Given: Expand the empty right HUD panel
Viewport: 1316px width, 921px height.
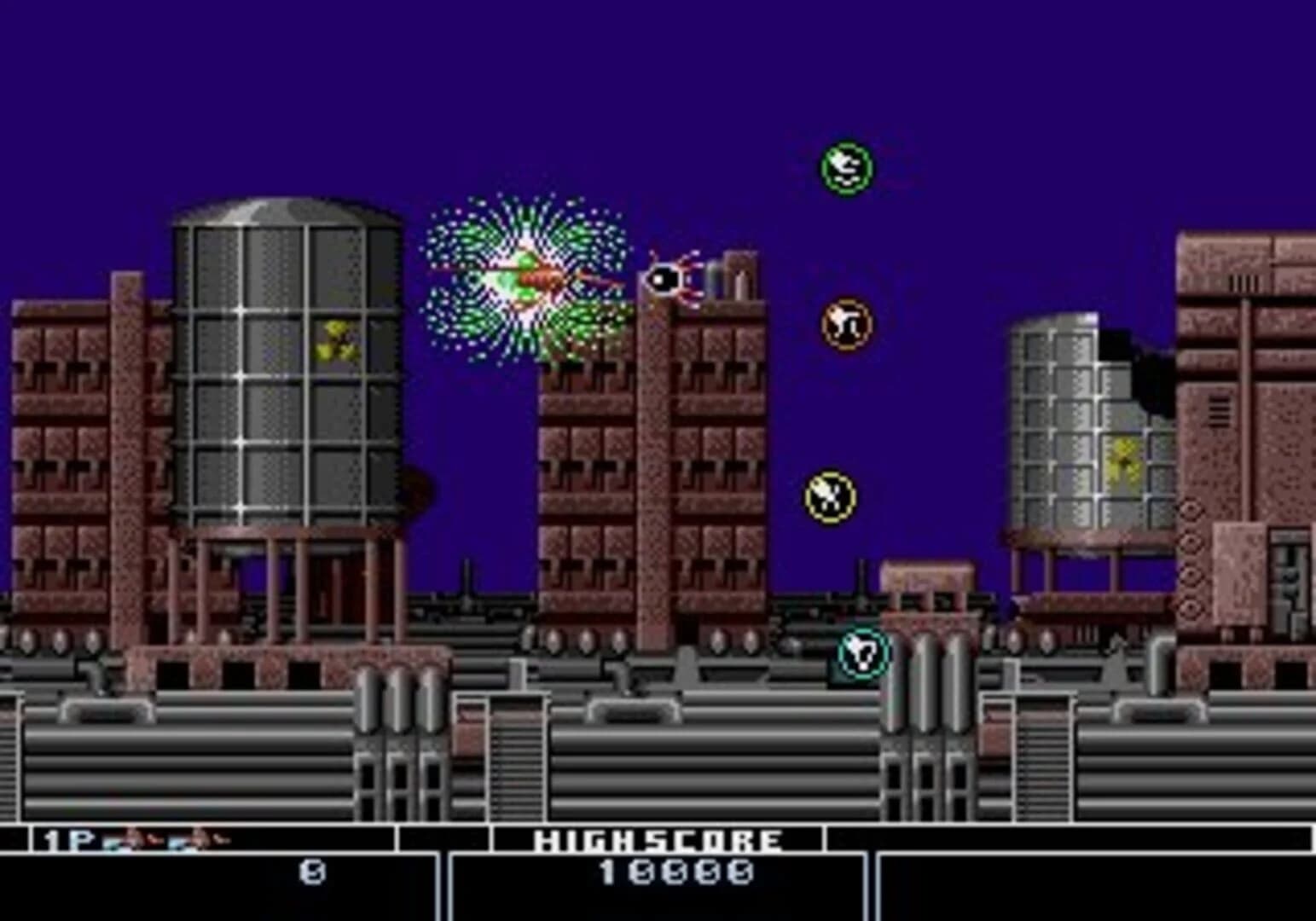Looking at the screenshot, I should tap(1092, 878).
